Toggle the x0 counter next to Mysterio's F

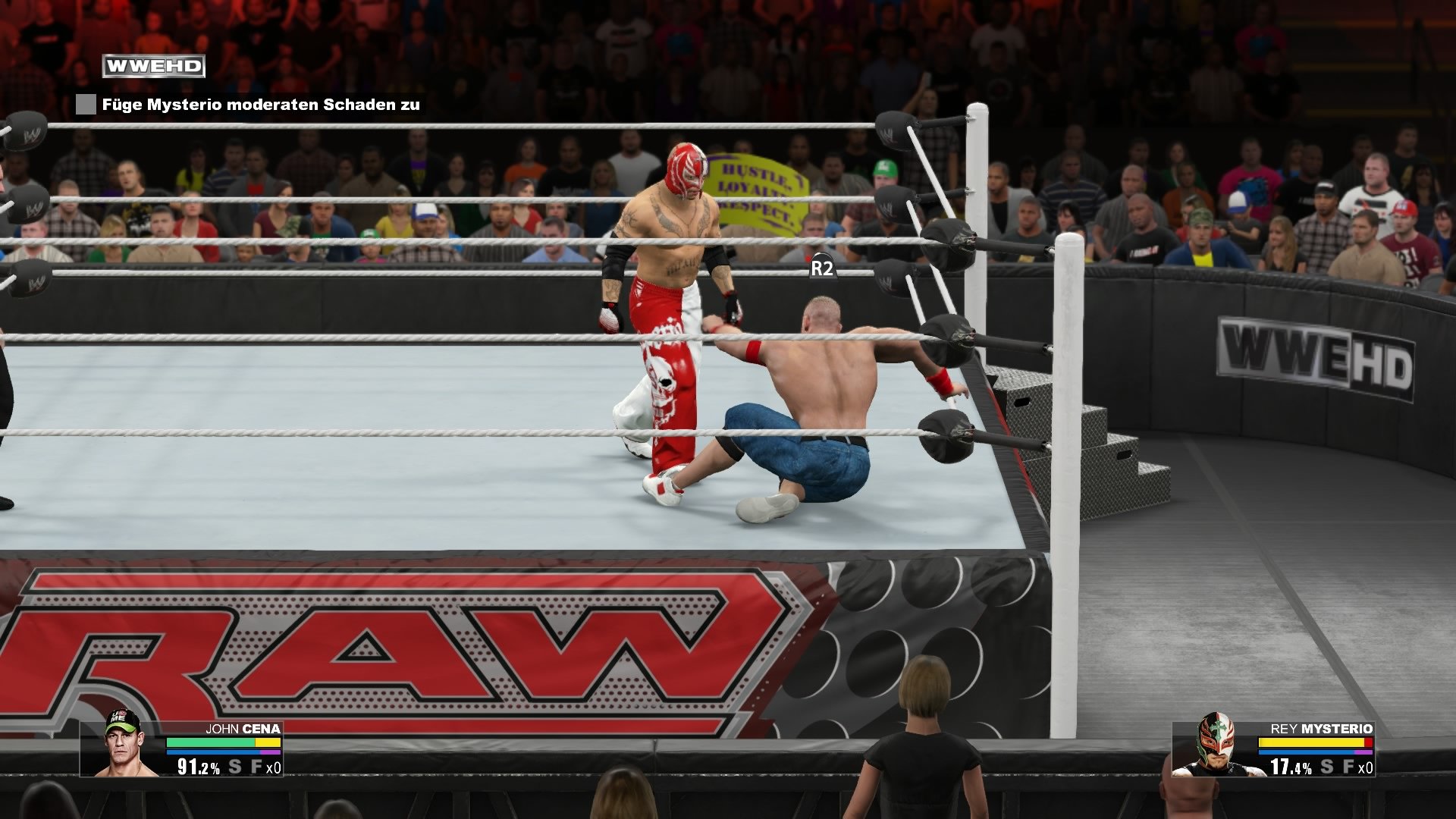click(1367, 768)
